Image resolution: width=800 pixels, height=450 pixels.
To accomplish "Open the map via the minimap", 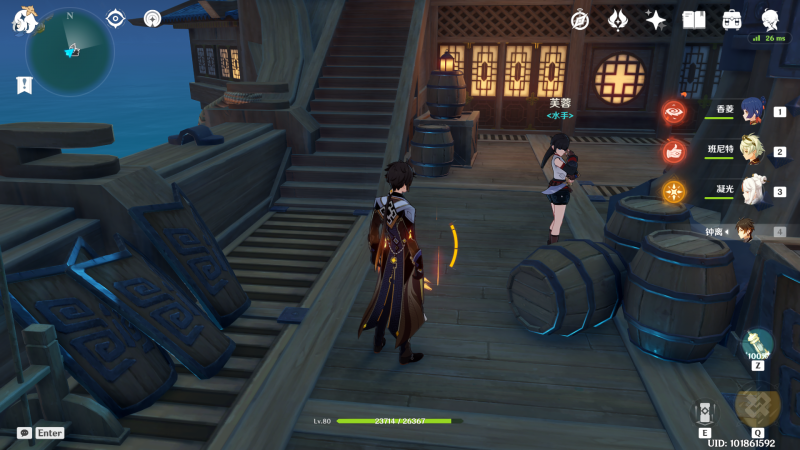I will (70, 48).
